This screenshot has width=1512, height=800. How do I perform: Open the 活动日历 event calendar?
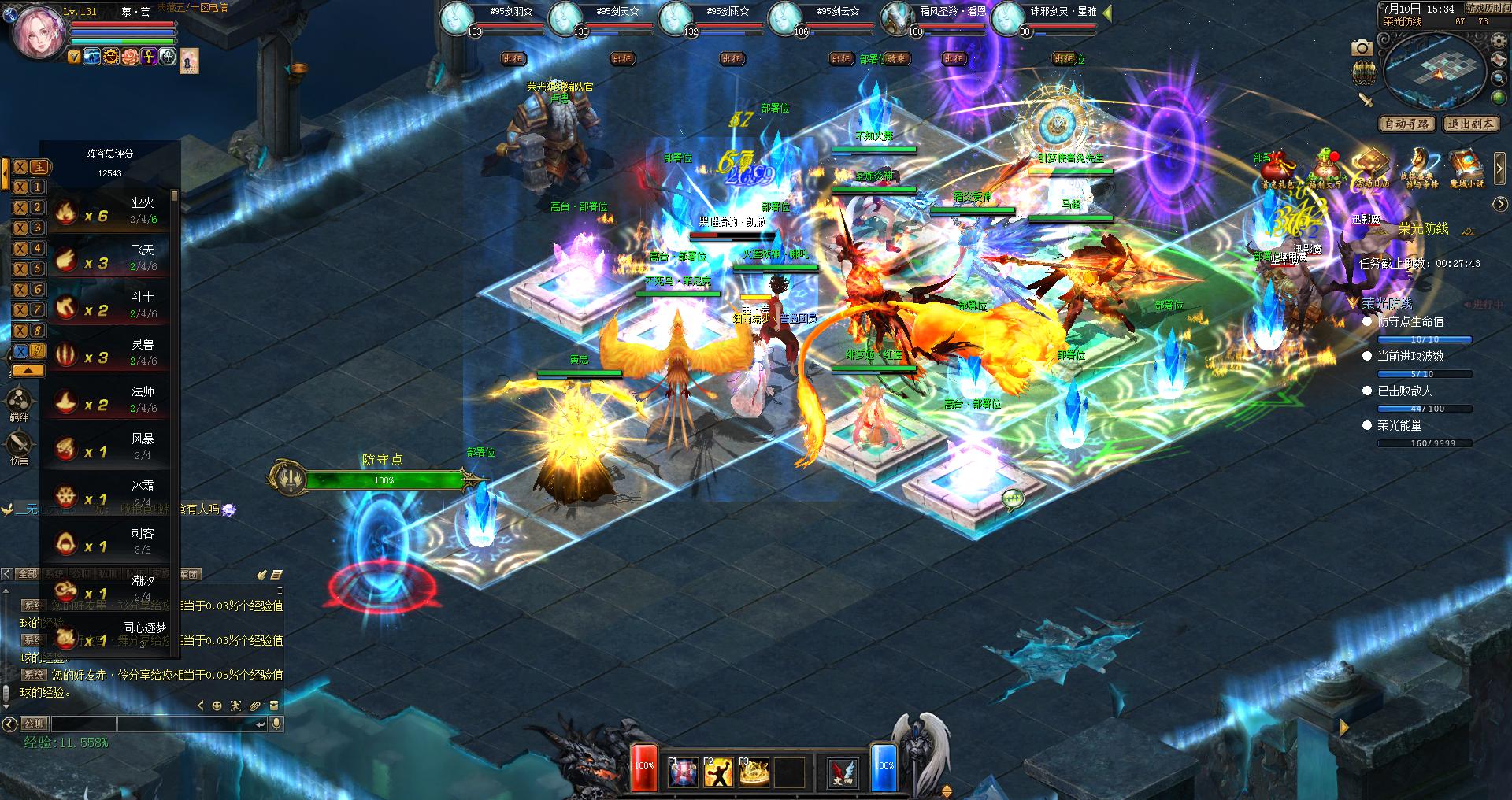click(x=1370, y=169)
